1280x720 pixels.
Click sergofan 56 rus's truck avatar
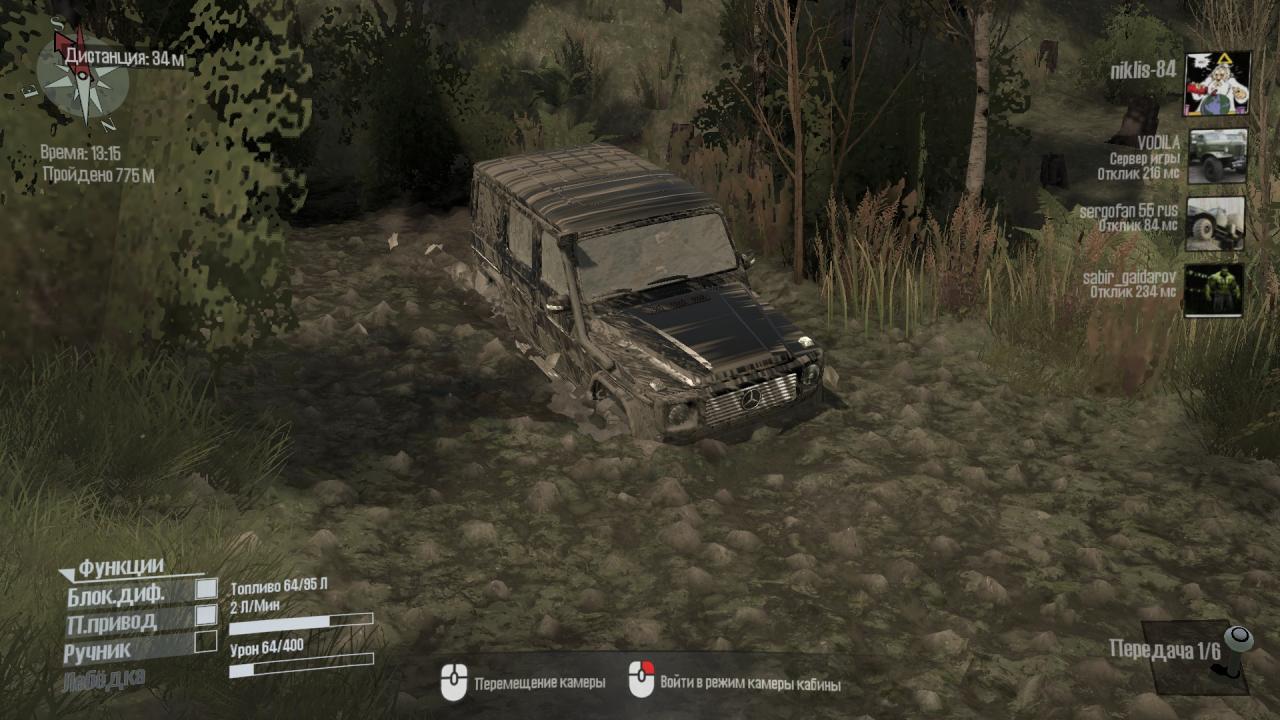pos(1216,223)
